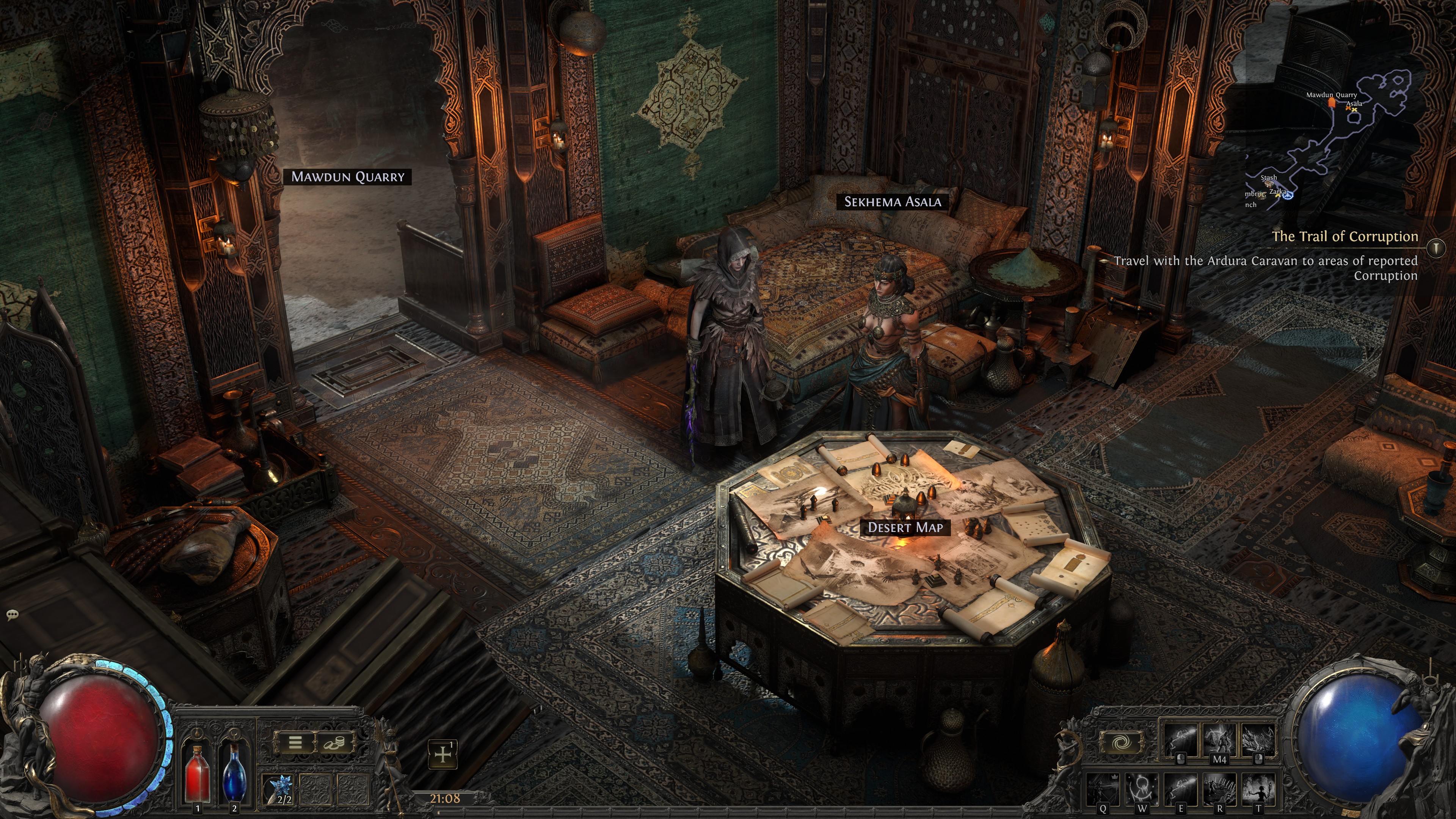Image resolution: width=1456 pixels, height=819 pixels.
Task: Open the coins and rings shop button
Action: (x=334, y=743)
